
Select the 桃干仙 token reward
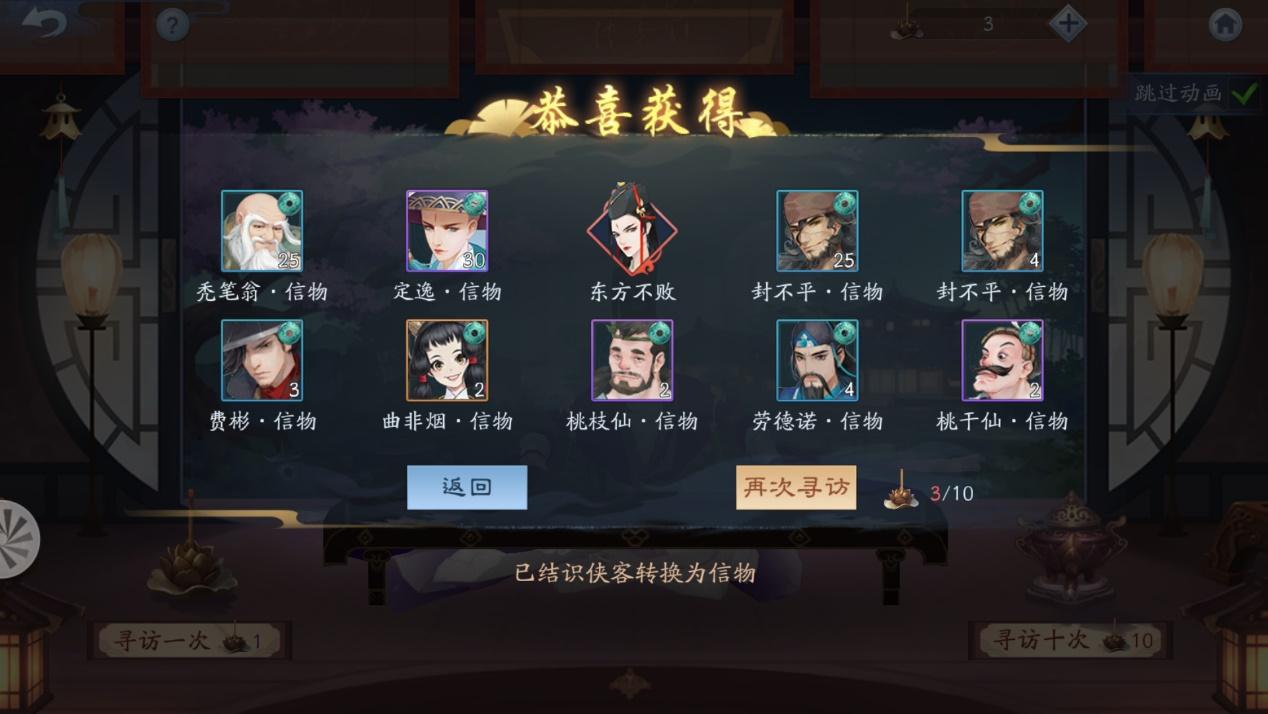point(1002,360)
